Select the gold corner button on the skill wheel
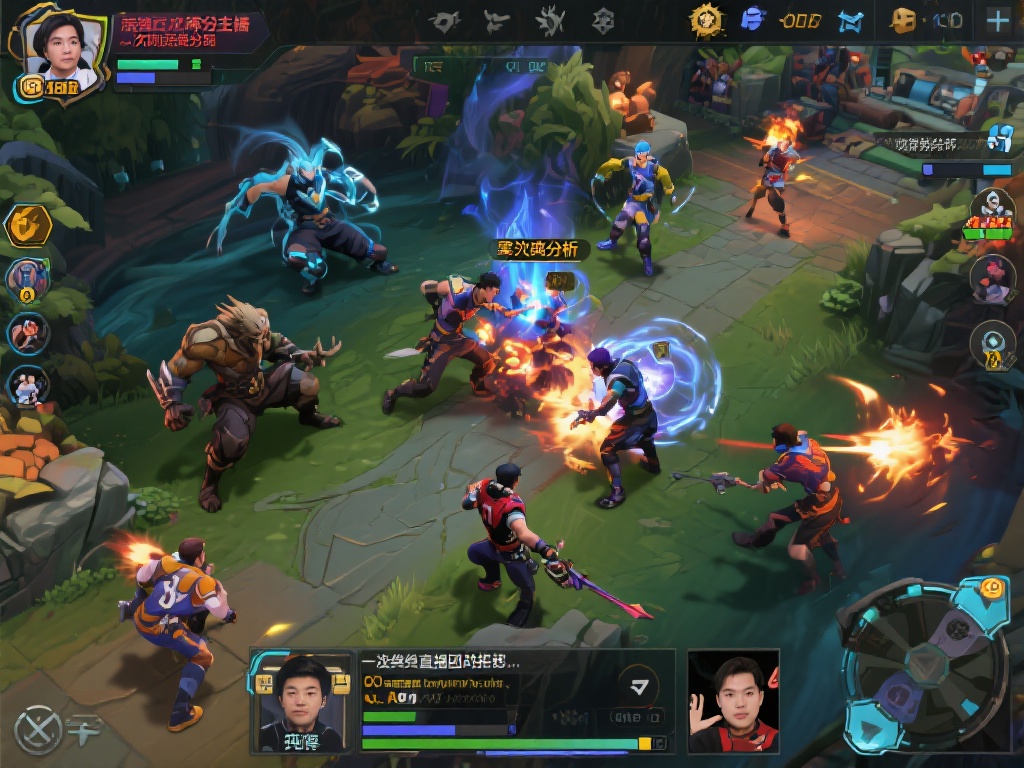1024x768 pixels. [x=991, y=589]
